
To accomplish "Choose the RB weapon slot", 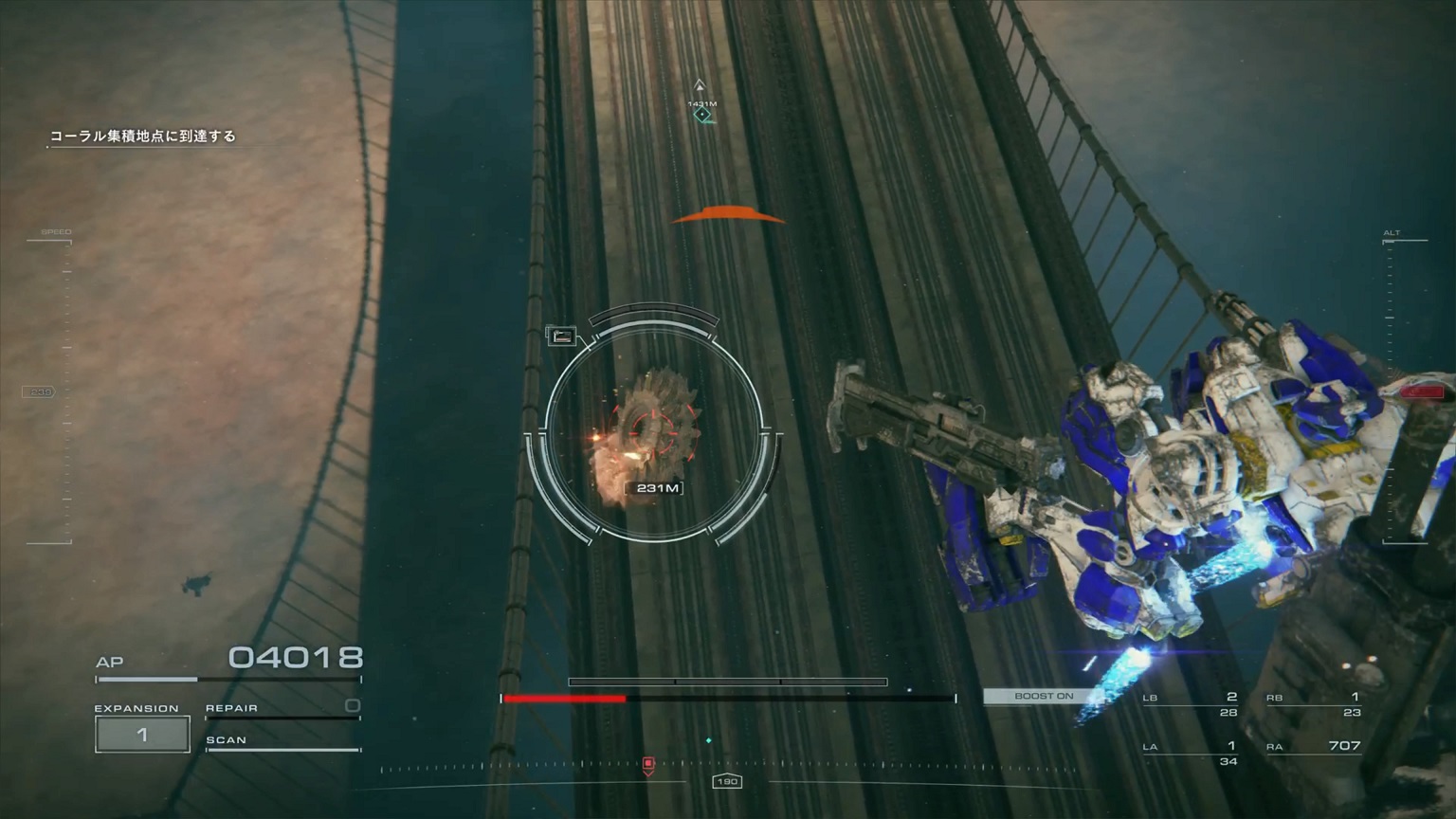I will pyautogui.click(x=1314, y=704).
